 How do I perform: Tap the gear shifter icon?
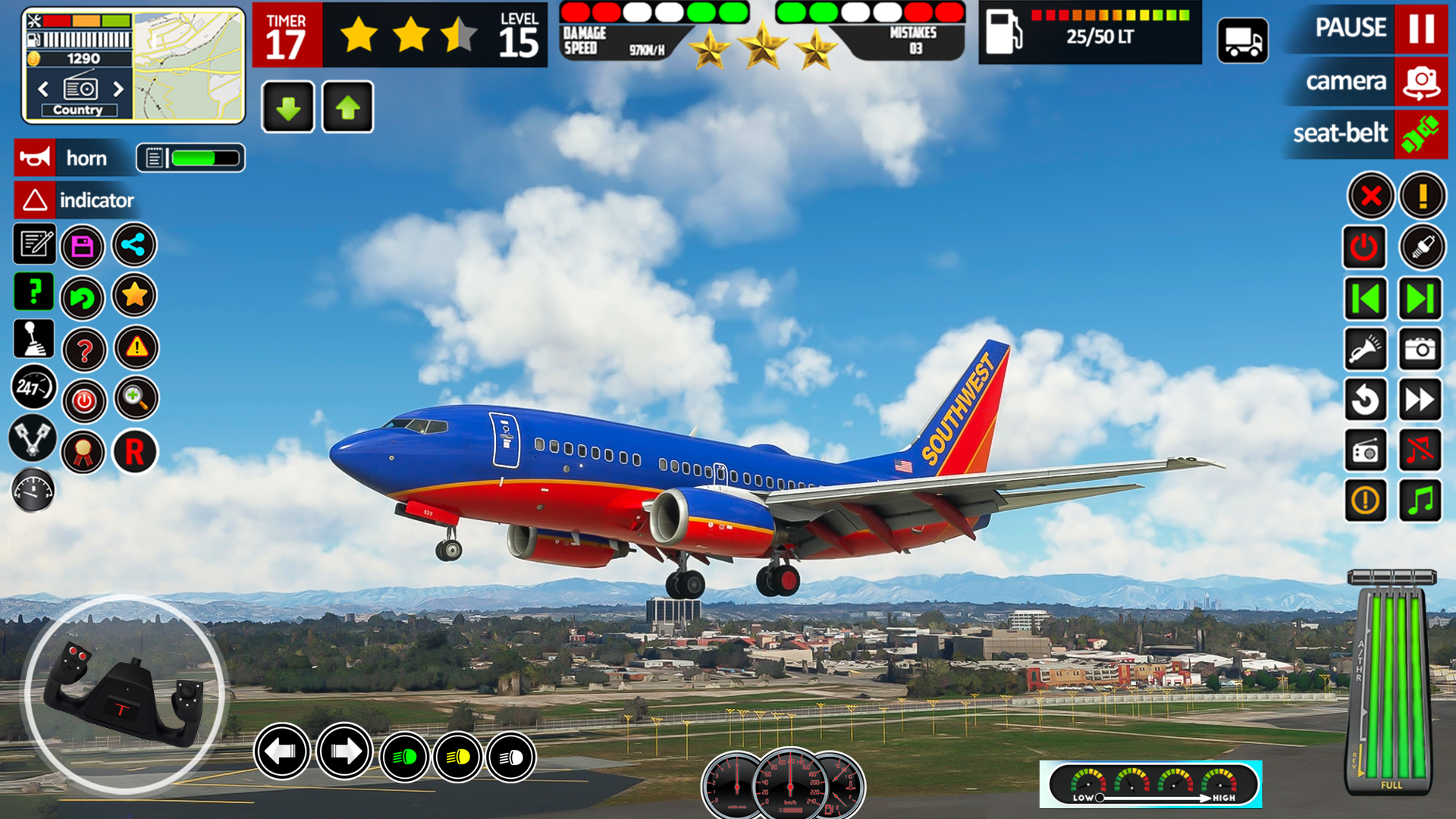click(33, 339)
